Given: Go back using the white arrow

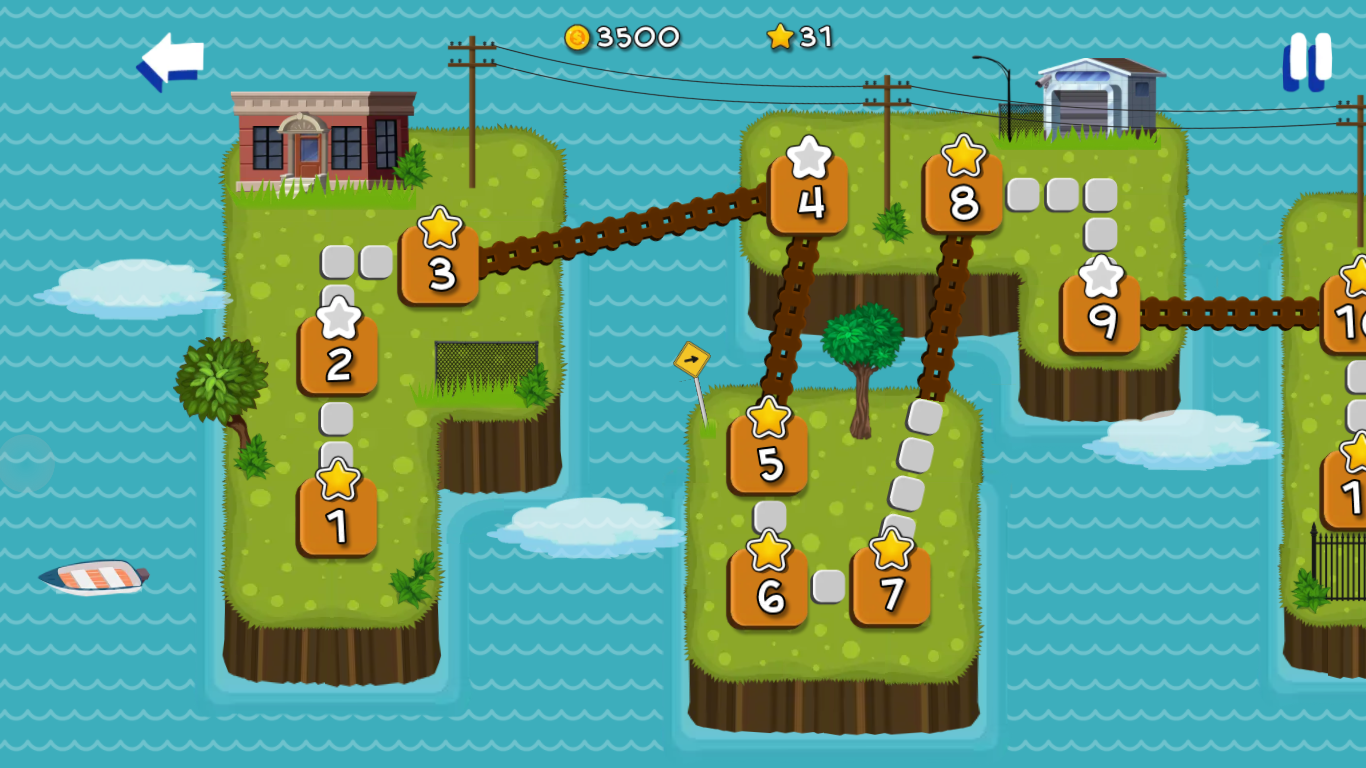Looking at the screenshot, I should click(x=171, y=60).
